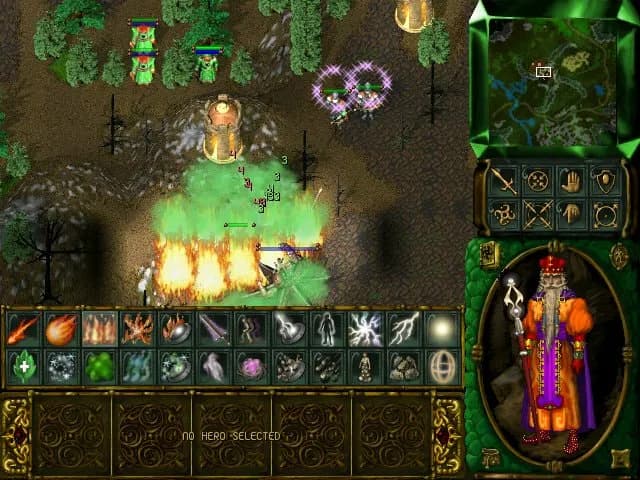
Task: Select the dotted circle command button
Action: pos(537,182)
